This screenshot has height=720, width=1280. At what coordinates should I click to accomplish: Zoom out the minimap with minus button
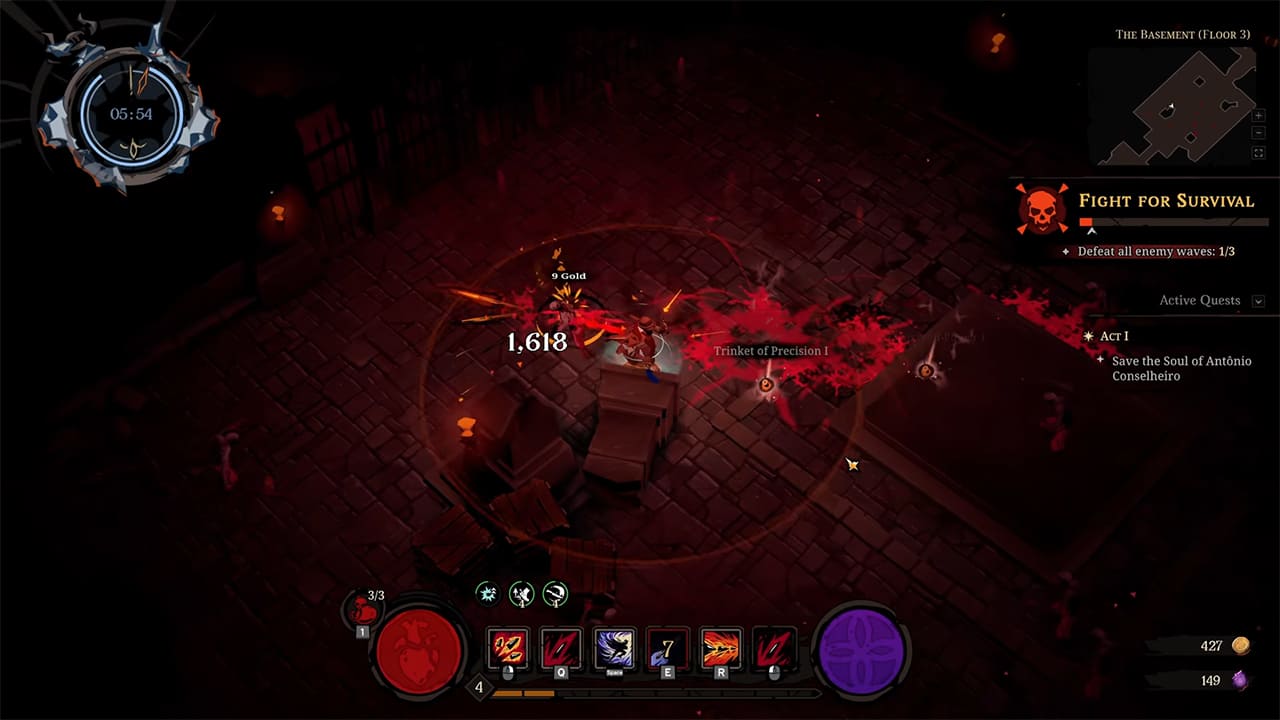1258,134
